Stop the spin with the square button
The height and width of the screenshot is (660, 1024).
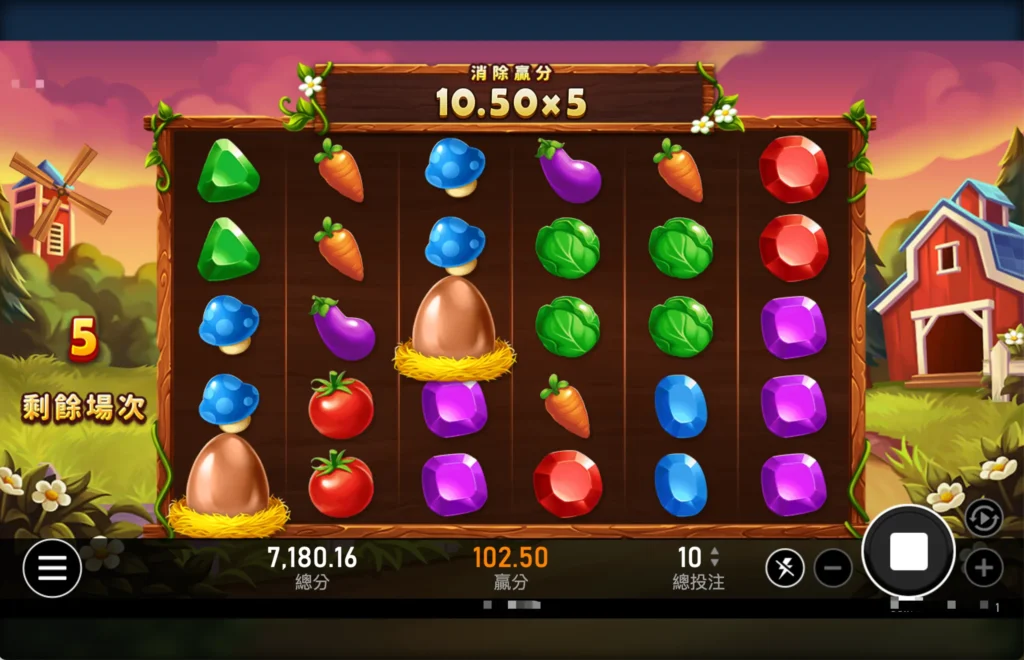tap(908, 551)
